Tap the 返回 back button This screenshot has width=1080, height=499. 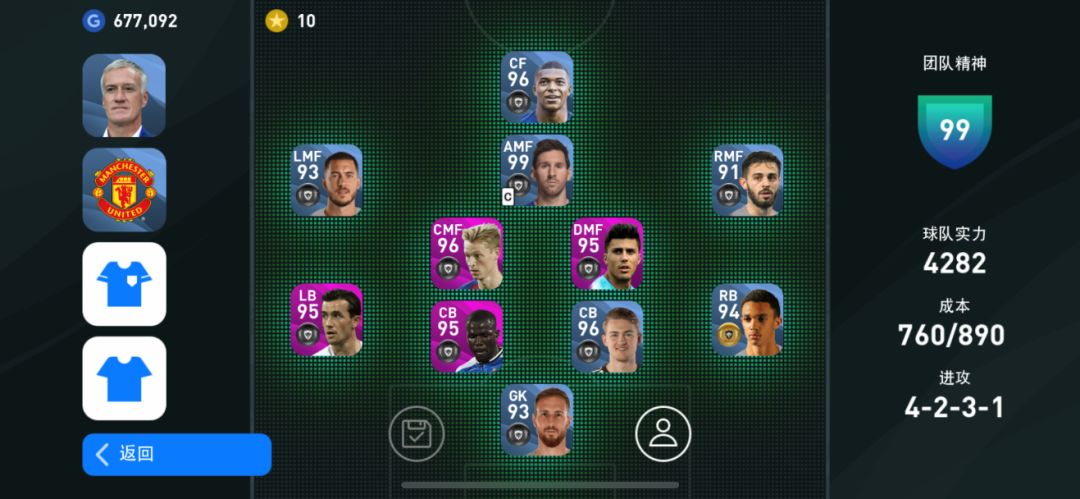[x=176, y=454]
